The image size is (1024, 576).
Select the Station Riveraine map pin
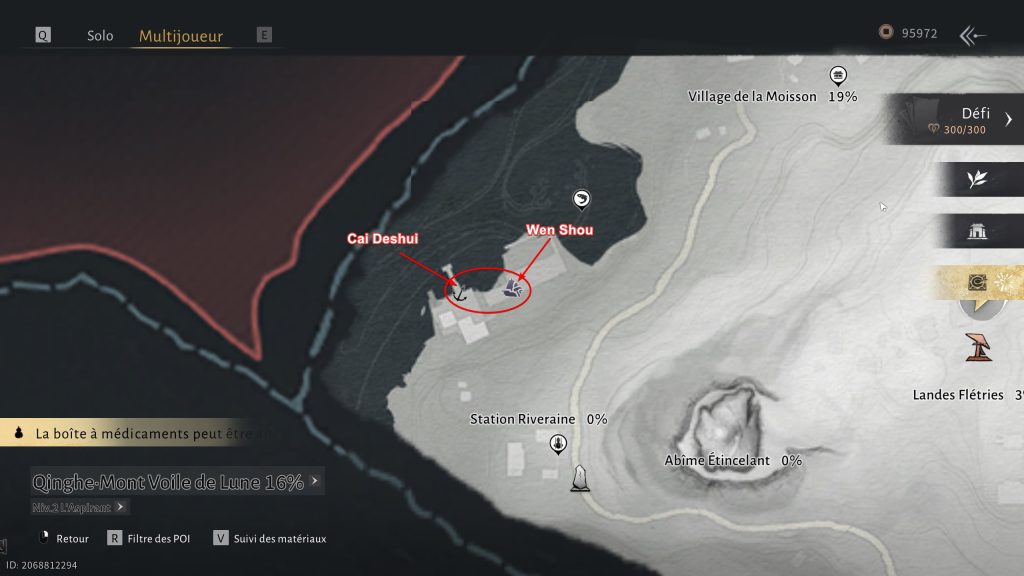tap(558, 444)
